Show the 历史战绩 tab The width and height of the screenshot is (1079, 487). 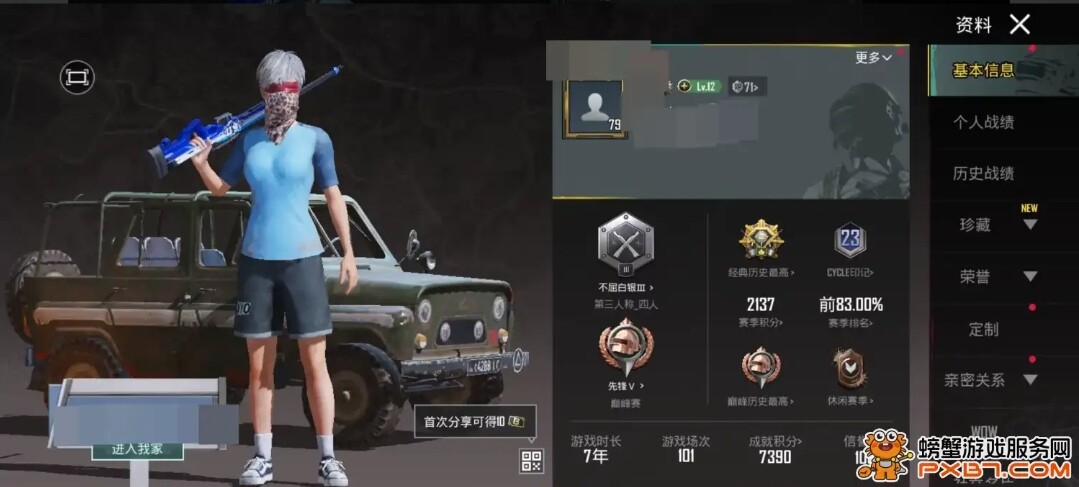pyautogui.click(x=983, y=174)
